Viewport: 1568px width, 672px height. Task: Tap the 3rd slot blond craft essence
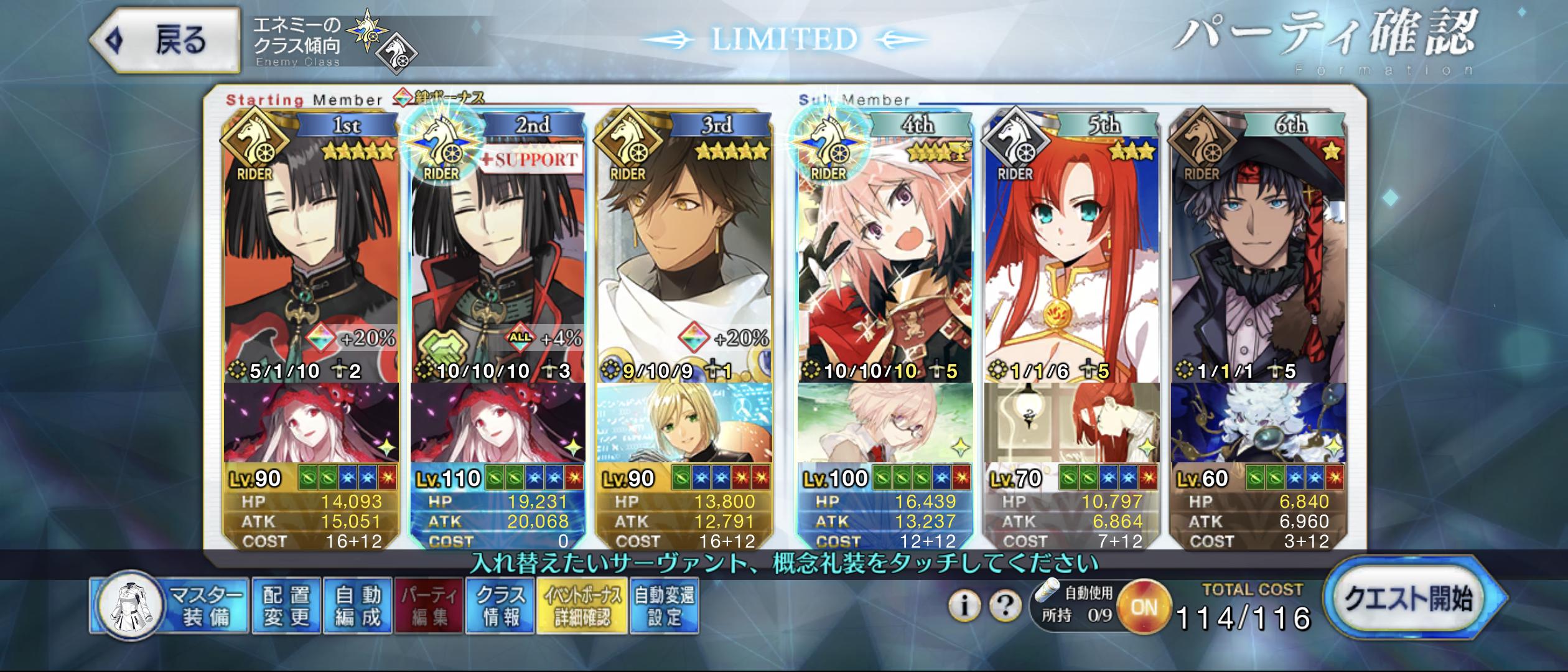[x=684, y=423]
